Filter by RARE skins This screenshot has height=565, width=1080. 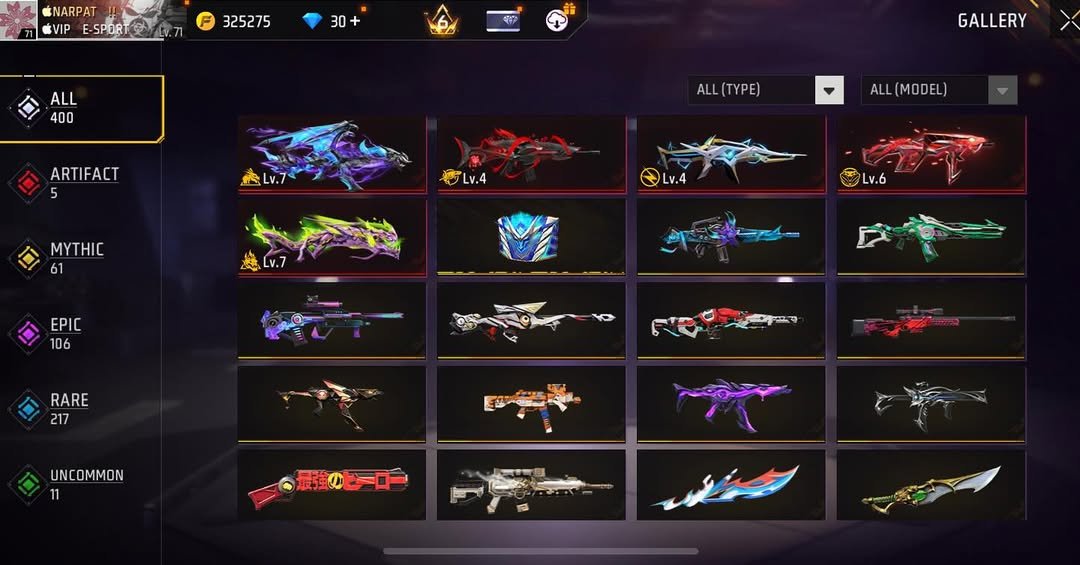coord(68,408)
